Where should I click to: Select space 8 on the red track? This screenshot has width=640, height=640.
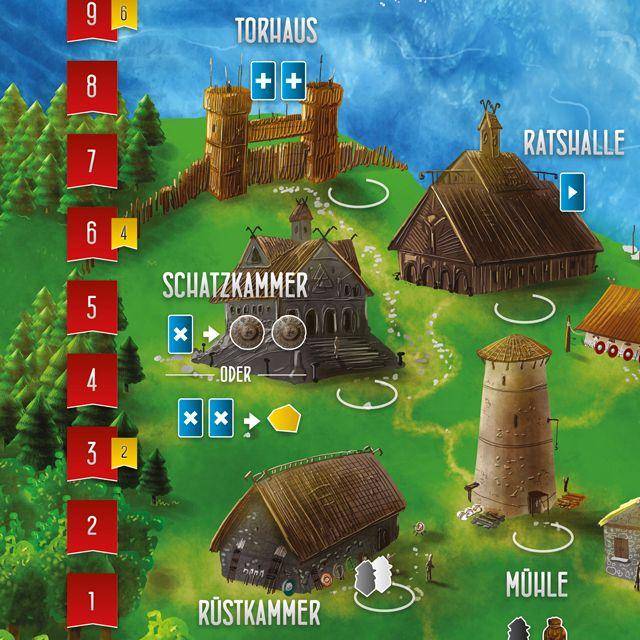point(92,86)
